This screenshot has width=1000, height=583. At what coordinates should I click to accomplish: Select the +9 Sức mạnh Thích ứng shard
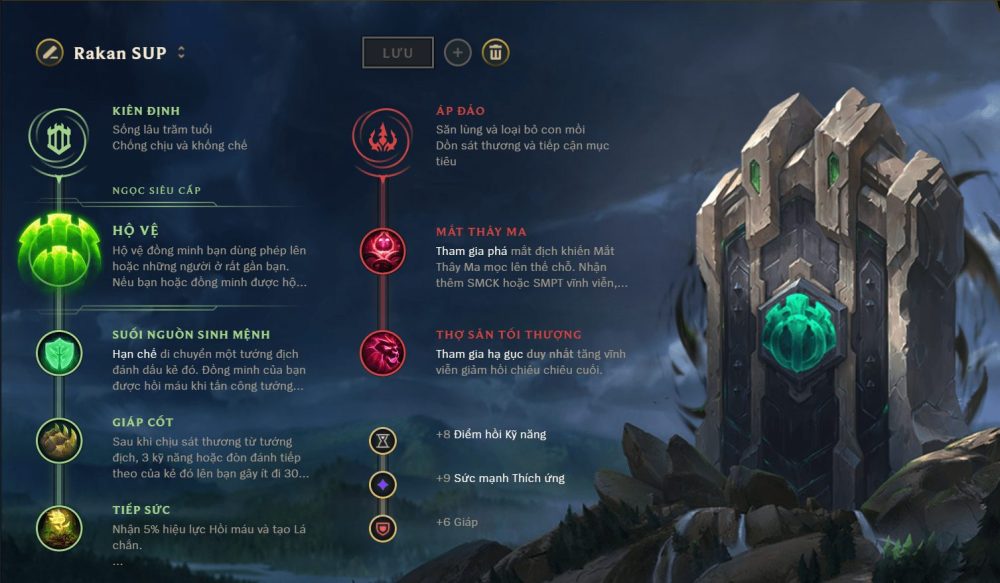383,484
